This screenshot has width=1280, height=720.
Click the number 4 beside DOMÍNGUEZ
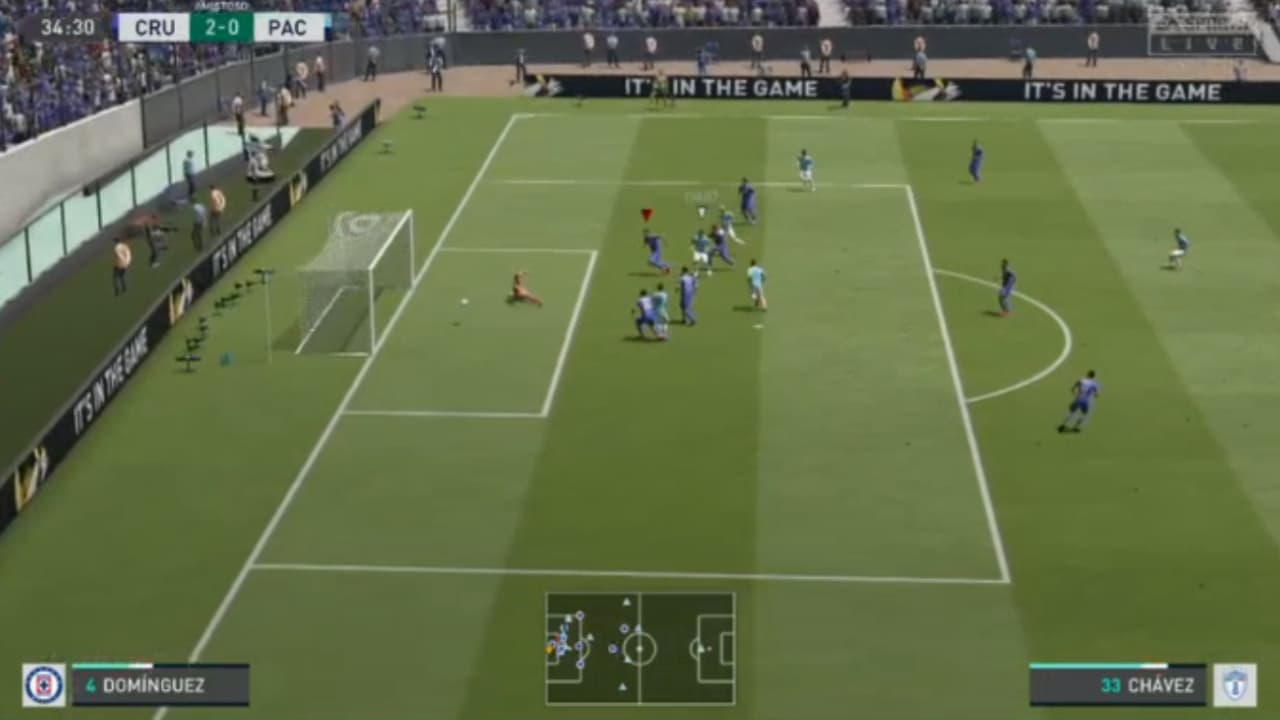click(92, 686)
